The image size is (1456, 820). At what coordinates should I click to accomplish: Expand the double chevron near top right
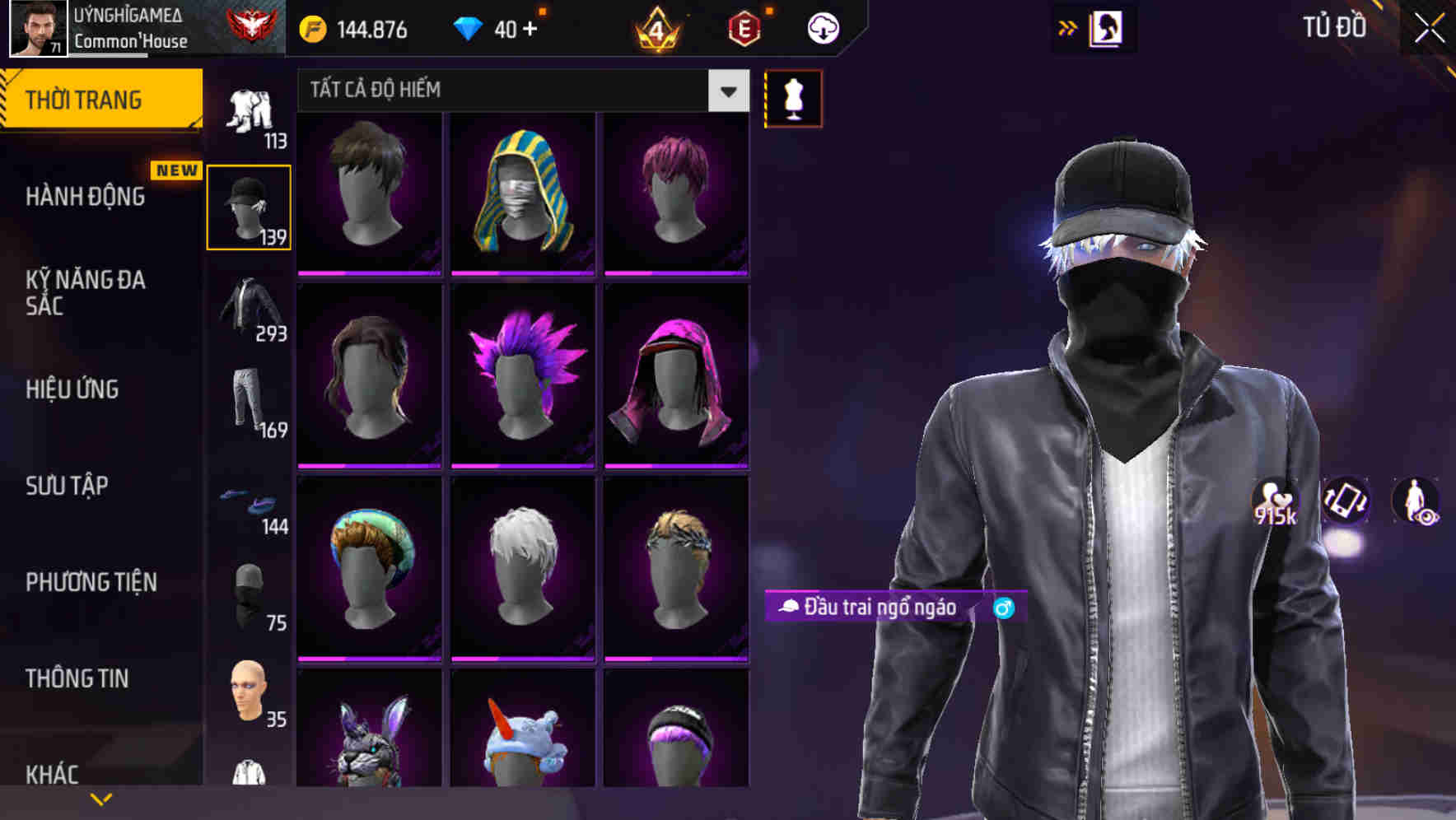tap(1066, 27)
